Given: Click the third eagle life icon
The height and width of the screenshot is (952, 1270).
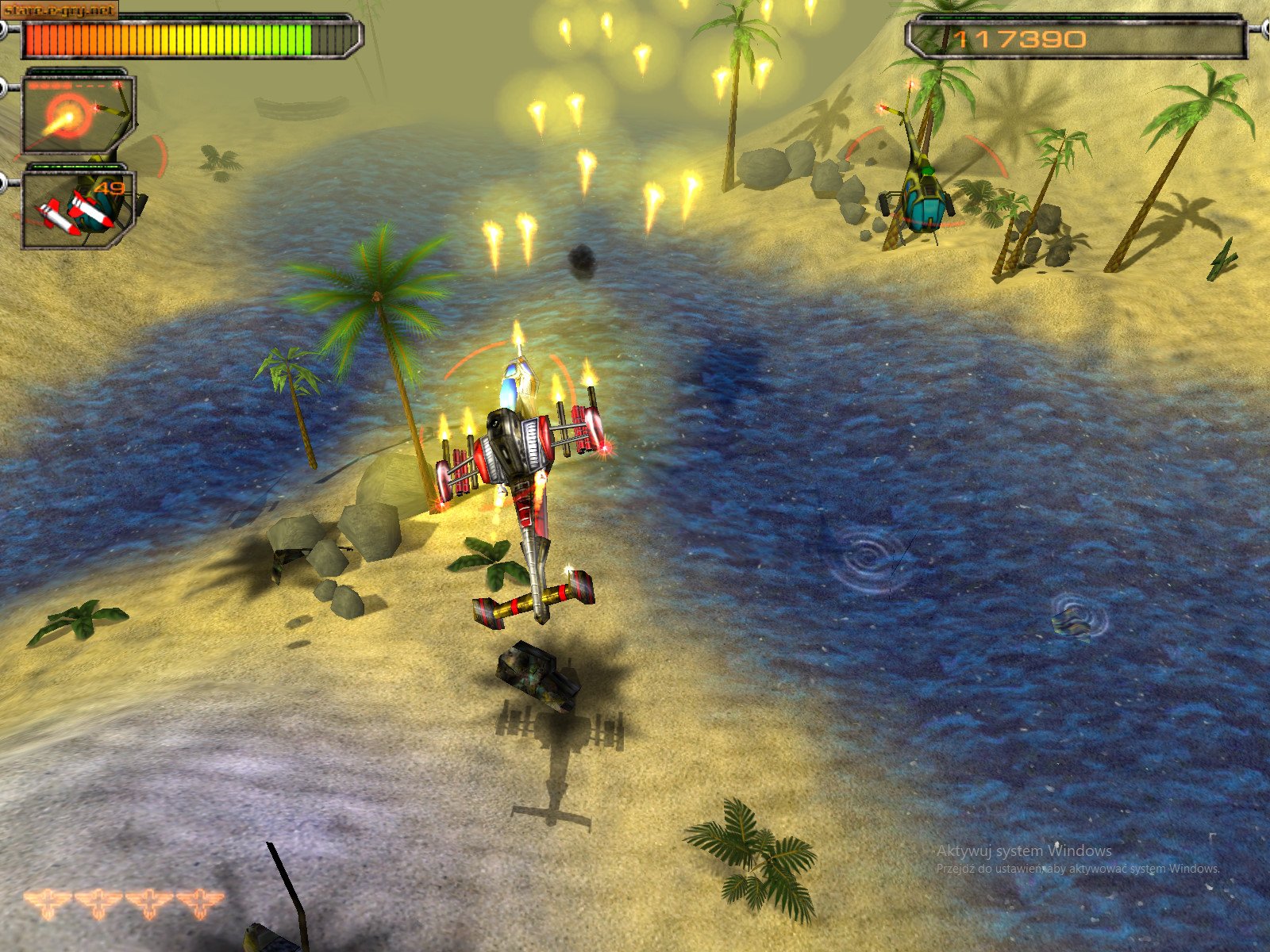Looking at the screenshot, I should tap(149, 902).
